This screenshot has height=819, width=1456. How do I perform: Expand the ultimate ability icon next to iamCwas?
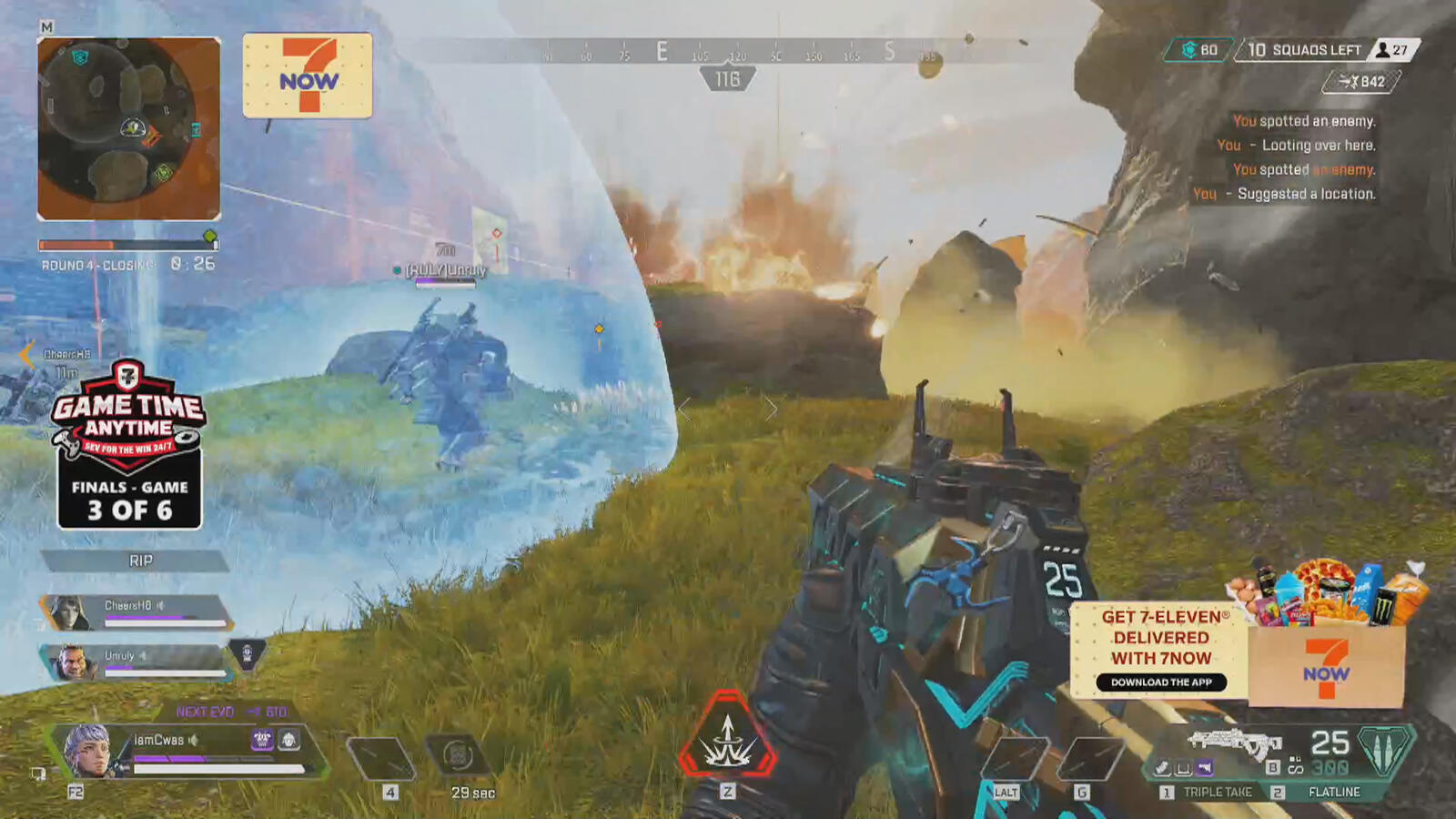click(263, 738)
